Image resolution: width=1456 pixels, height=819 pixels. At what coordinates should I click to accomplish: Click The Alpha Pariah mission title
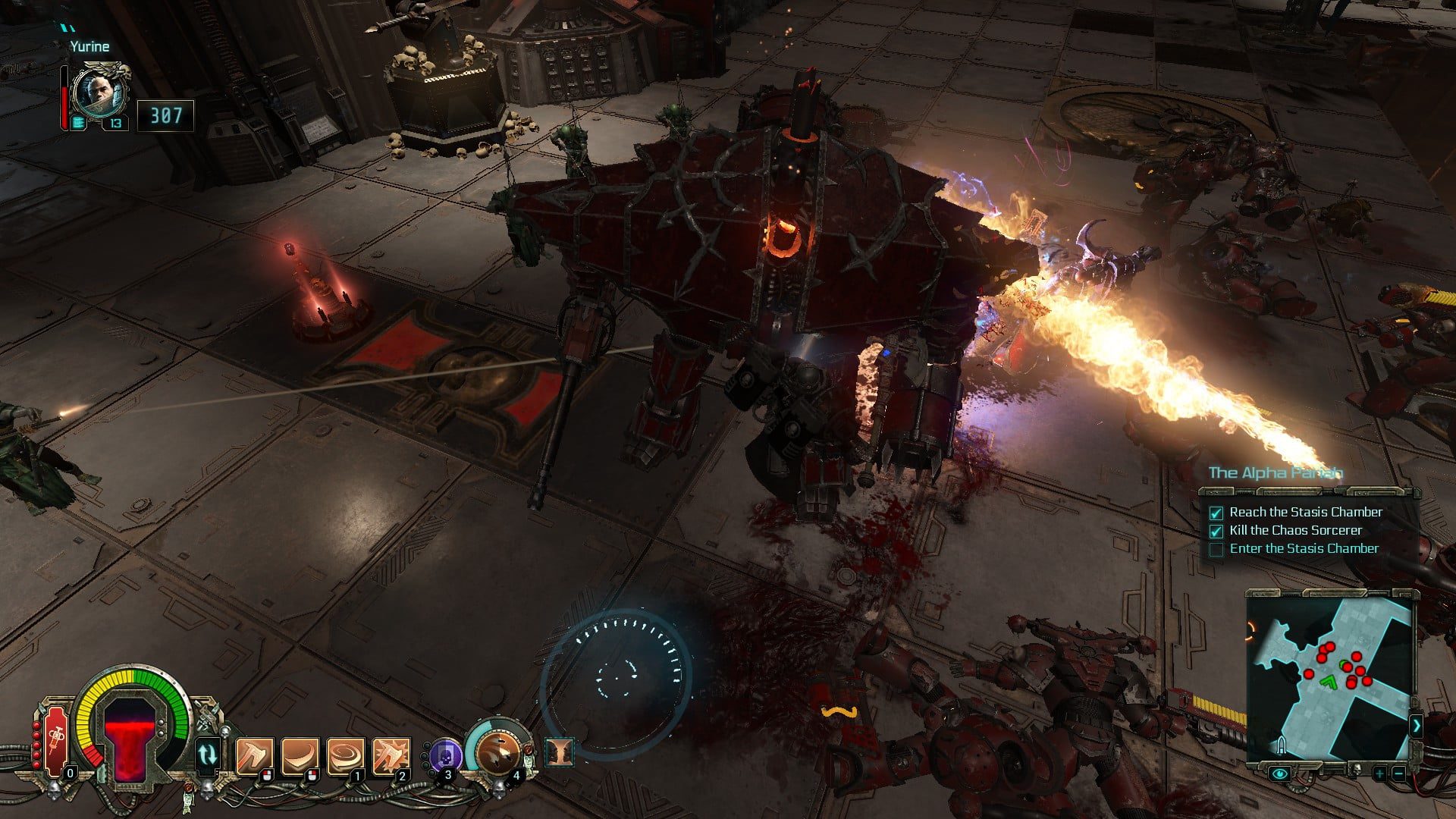1275,473
